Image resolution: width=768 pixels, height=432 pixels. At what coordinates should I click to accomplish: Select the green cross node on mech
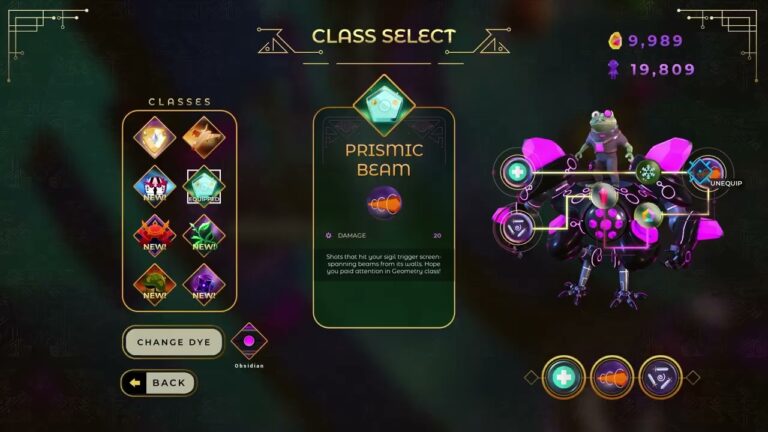tap(517, 172)
